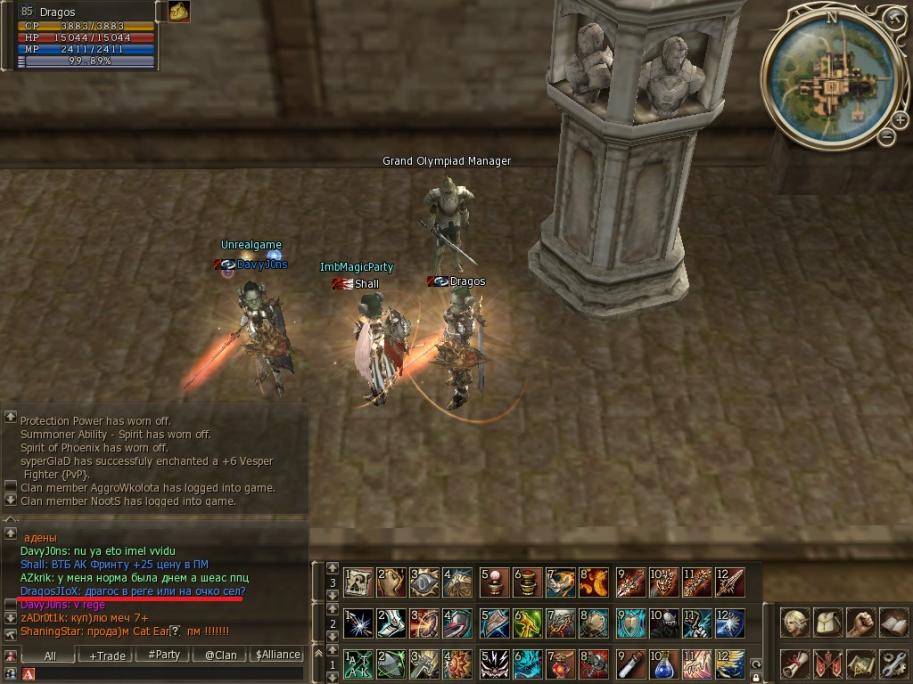Select the @Clan chat tab
Viewport: 913px width, 684px height.
click(x=221, y=655)
